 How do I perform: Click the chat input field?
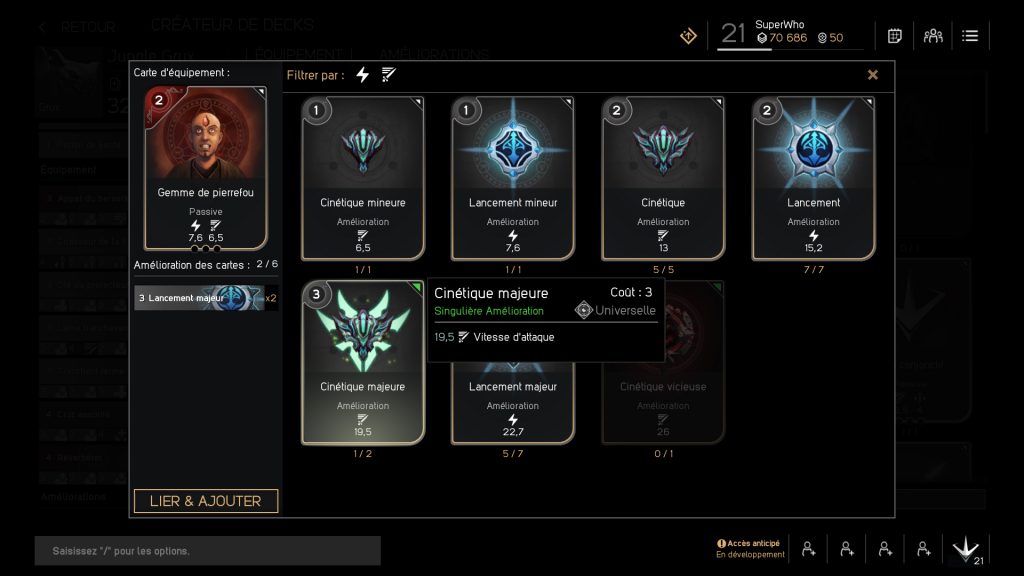point(208,551)
